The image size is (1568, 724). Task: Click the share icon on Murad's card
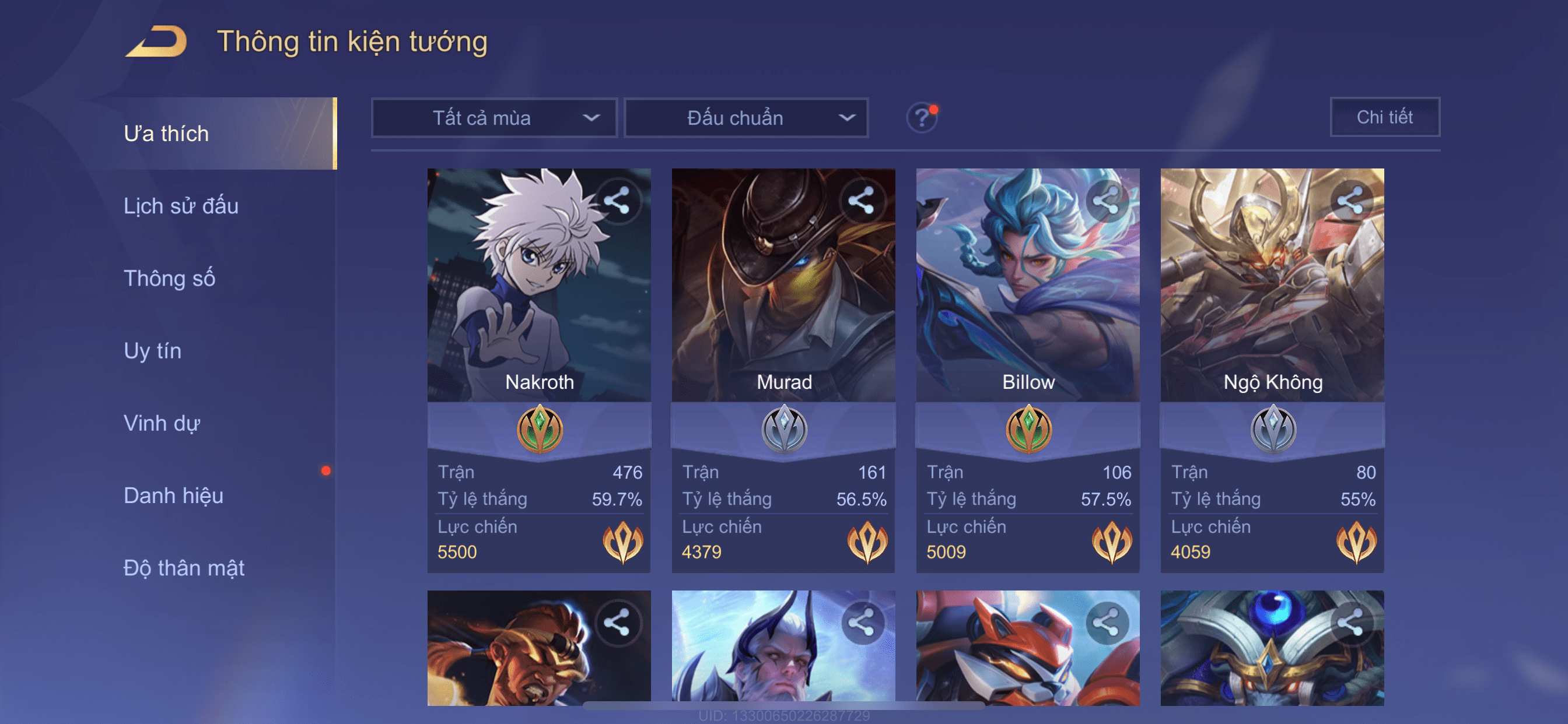[862, 200]
